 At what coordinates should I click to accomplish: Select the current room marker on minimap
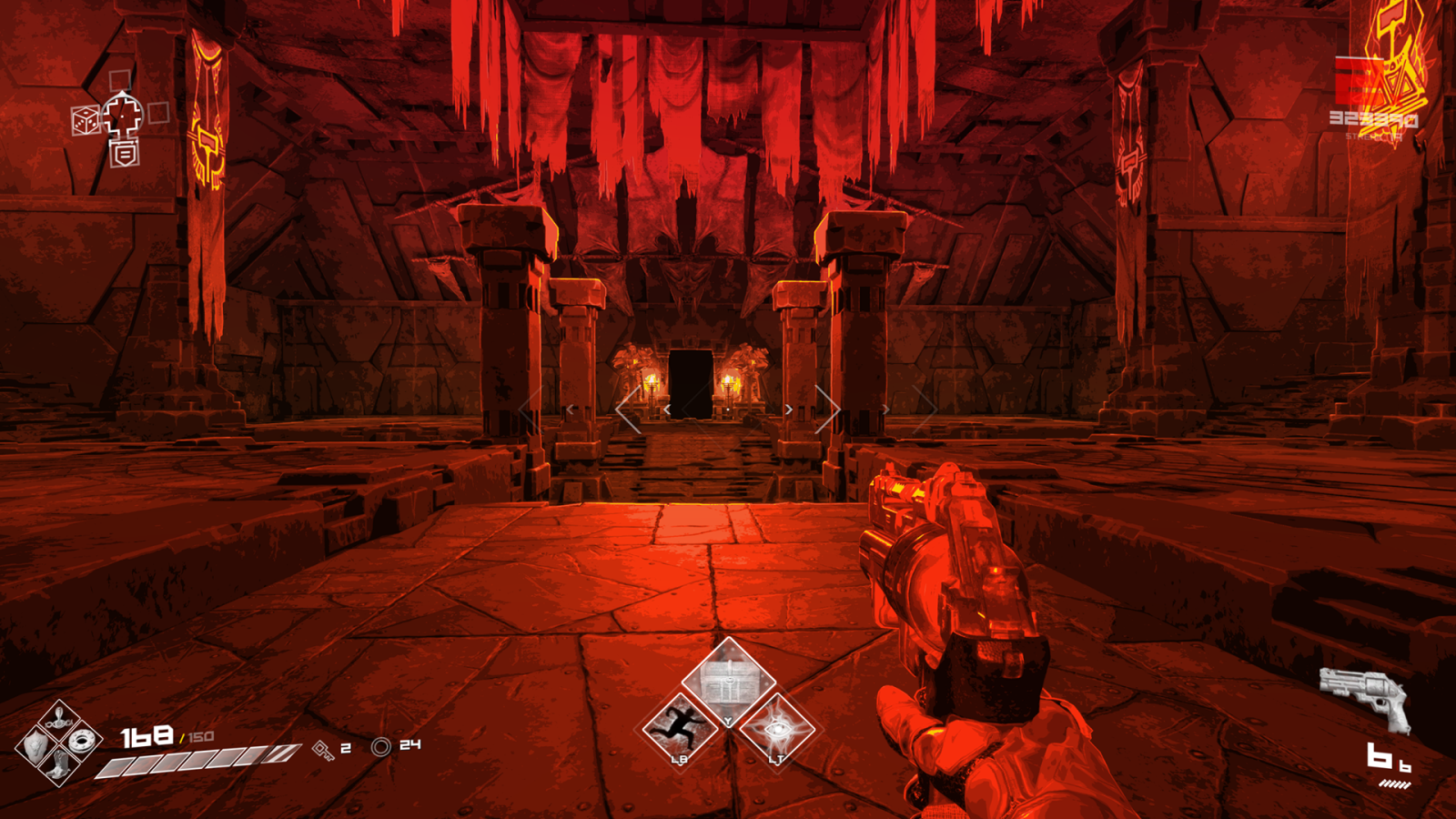point(123,115)
